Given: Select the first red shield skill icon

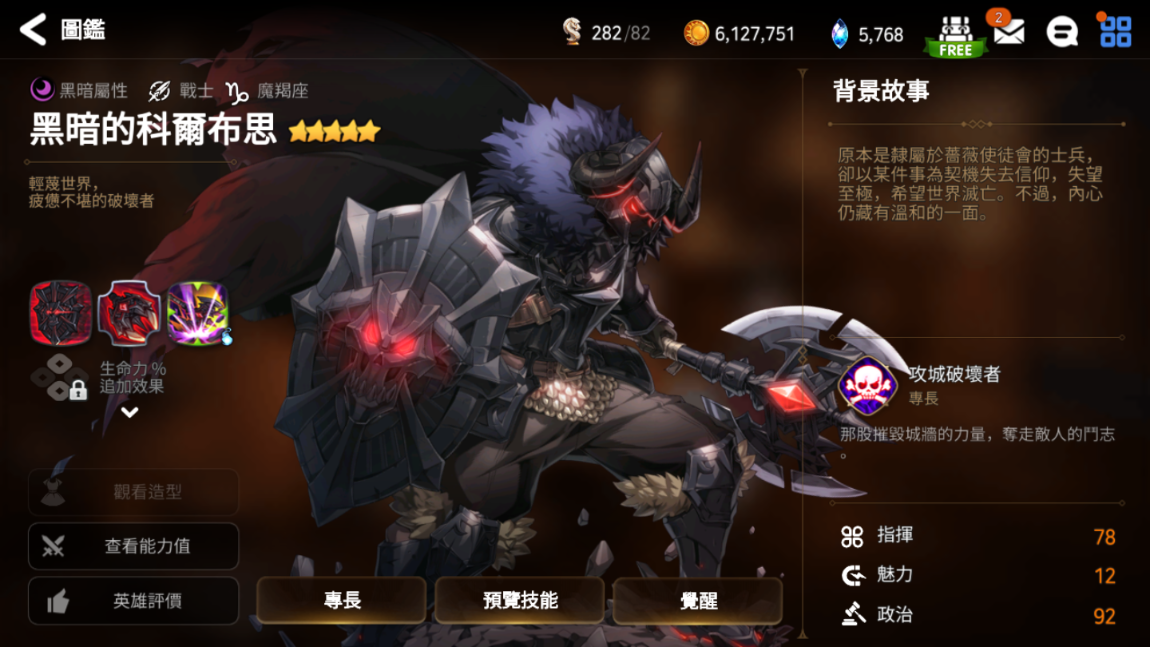Looking at the screenshot, I should point(61,313).
